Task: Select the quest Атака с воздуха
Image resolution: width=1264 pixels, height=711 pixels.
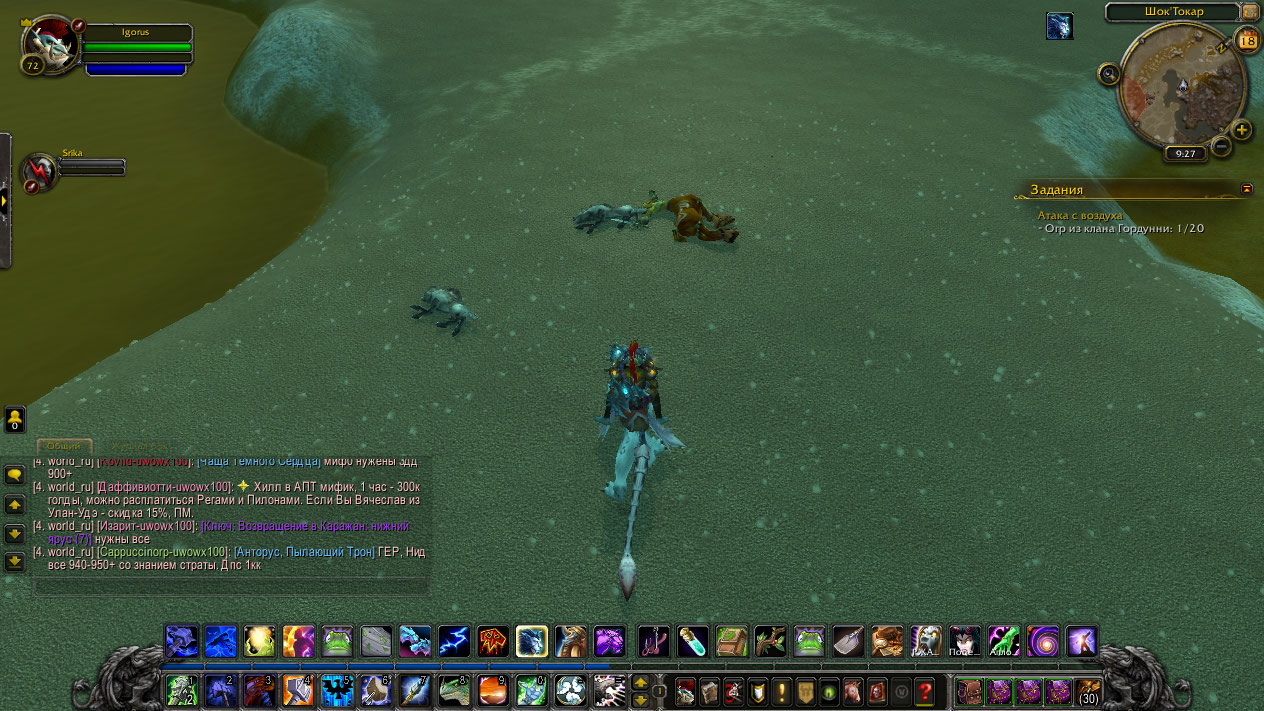Action: (x=1080, y=215)
